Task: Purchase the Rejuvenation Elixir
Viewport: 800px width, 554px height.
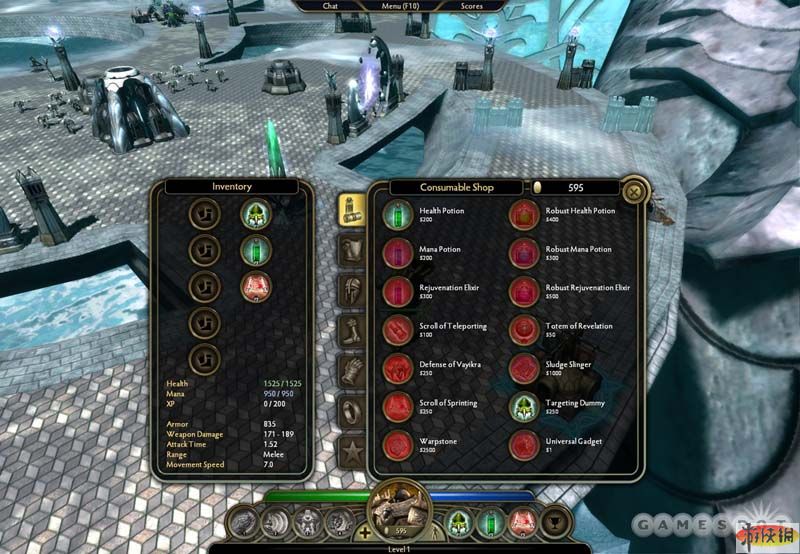Action: point(398,292)
